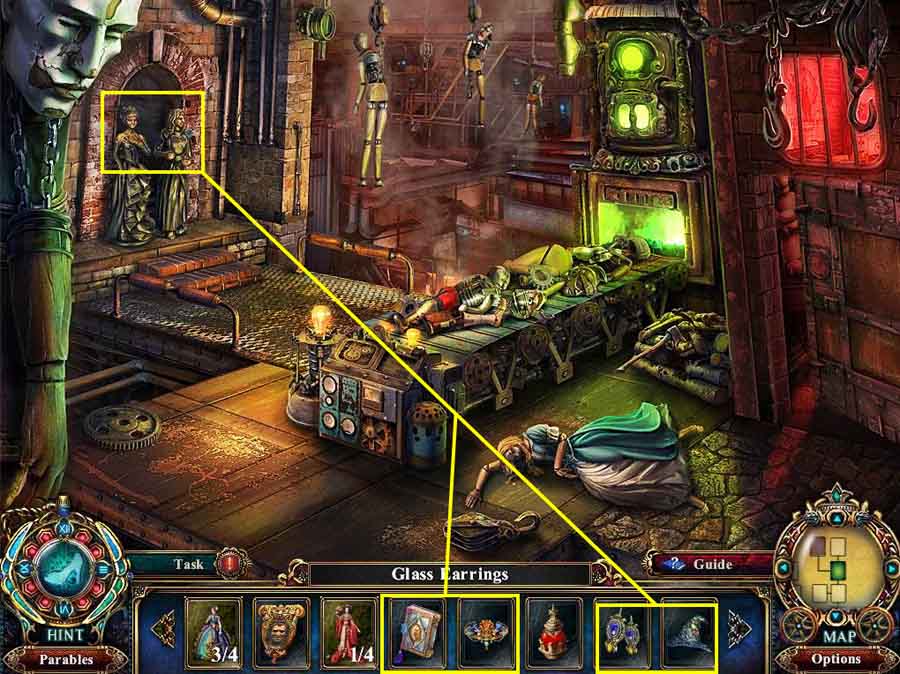Open the Task objective alert
Image resolution: width=900 pixels, height=674 pixels.
tap(231, 563)
